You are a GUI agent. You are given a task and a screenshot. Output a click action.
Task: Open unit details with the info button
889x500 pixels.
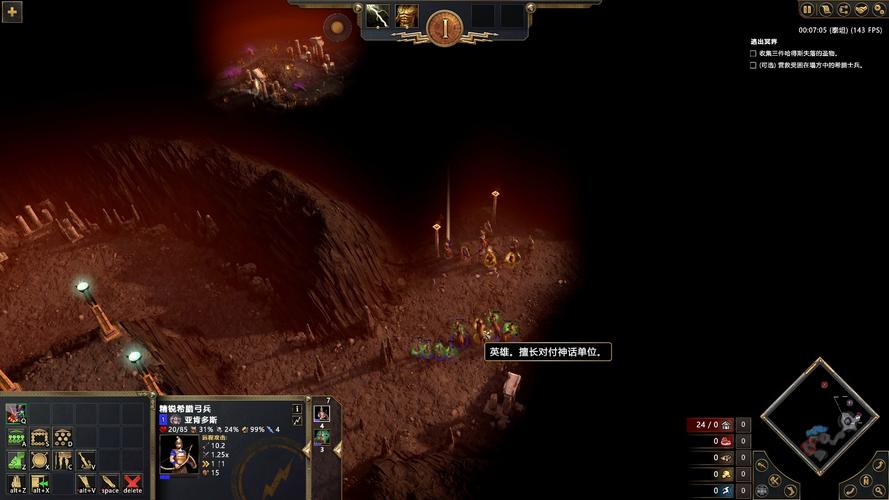[297, 408]
